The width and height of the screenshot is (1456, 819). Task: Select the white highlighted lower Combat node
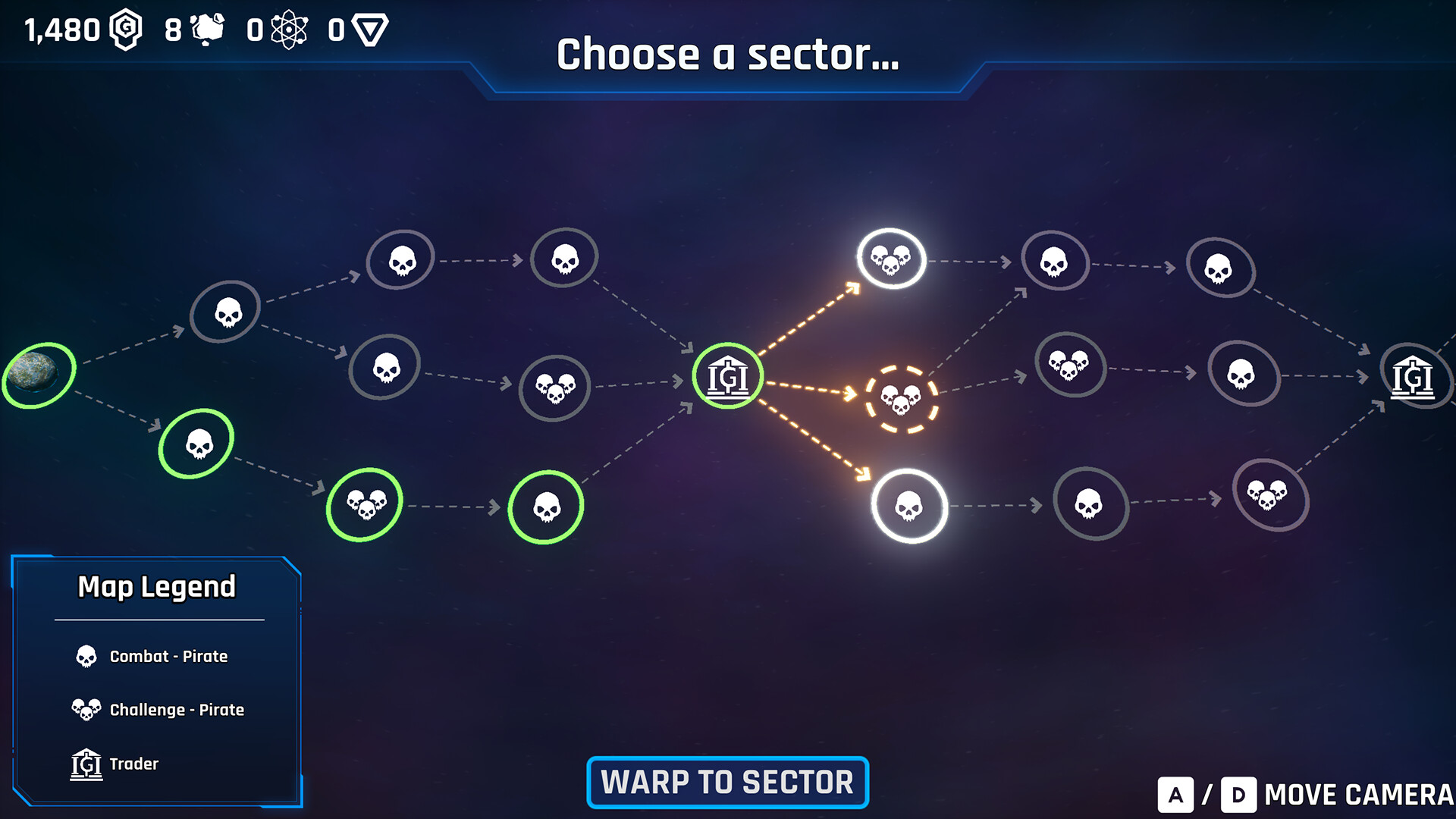908,507
